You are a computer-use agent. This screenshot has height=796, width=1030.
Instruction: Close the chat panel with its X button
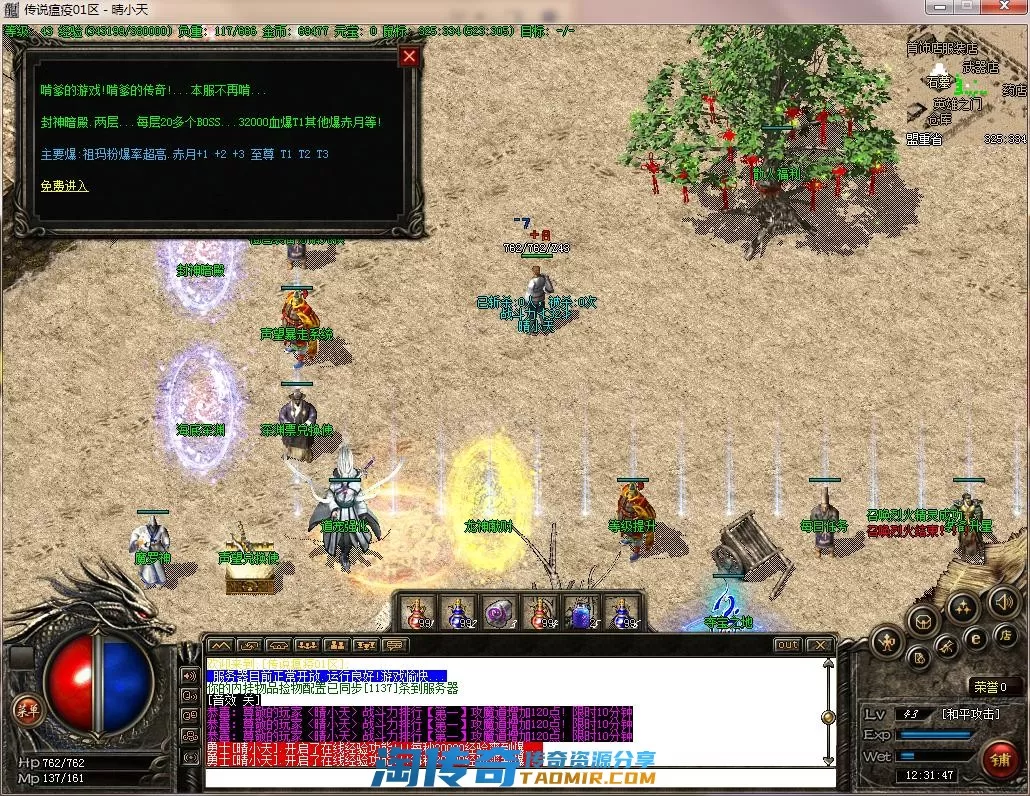pyautogui.click(x=819, y=645)
